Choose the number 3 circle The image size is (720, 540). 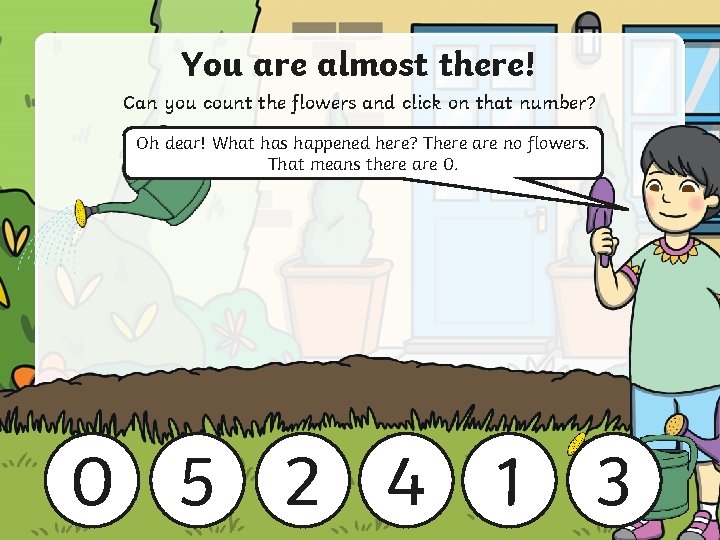coord(613,481)
